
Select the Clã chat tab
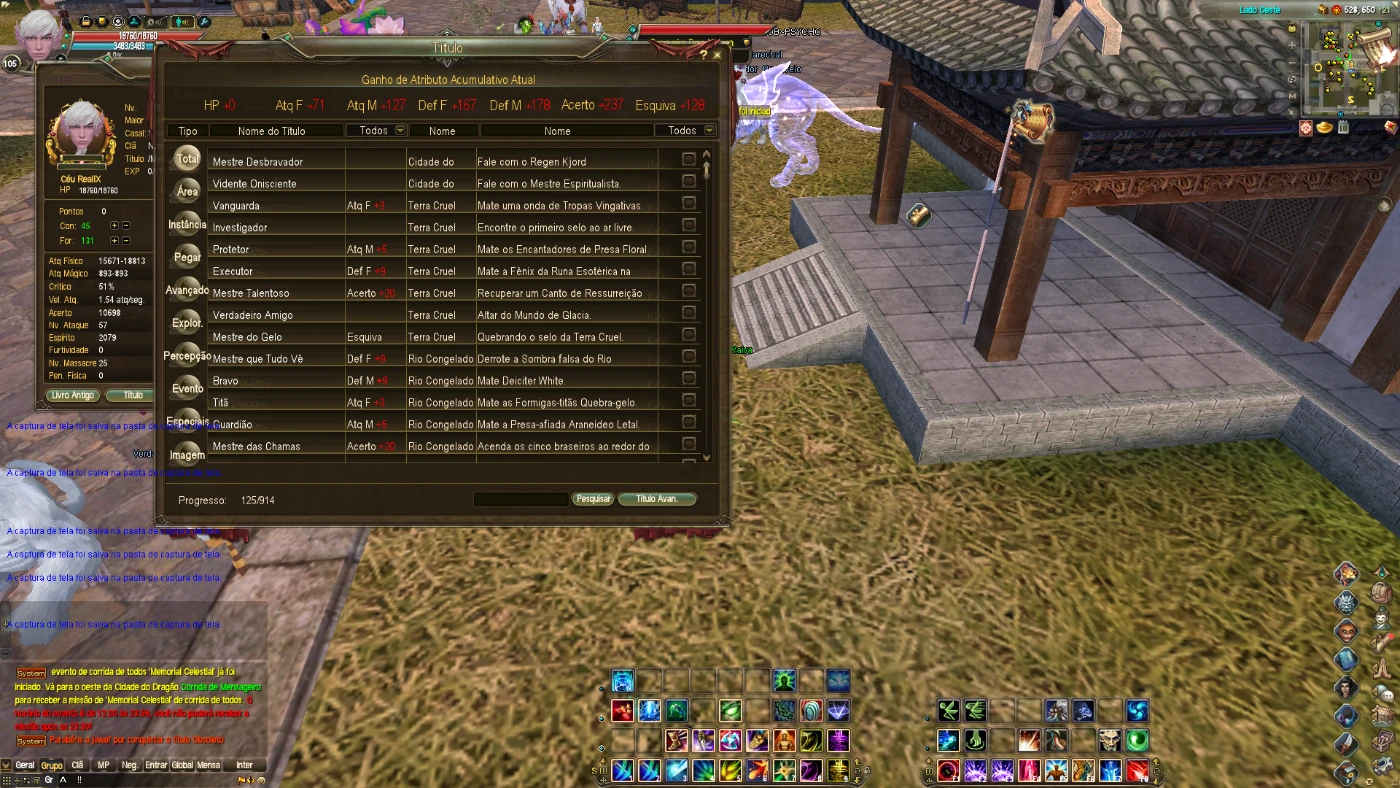tap(80, 764)
